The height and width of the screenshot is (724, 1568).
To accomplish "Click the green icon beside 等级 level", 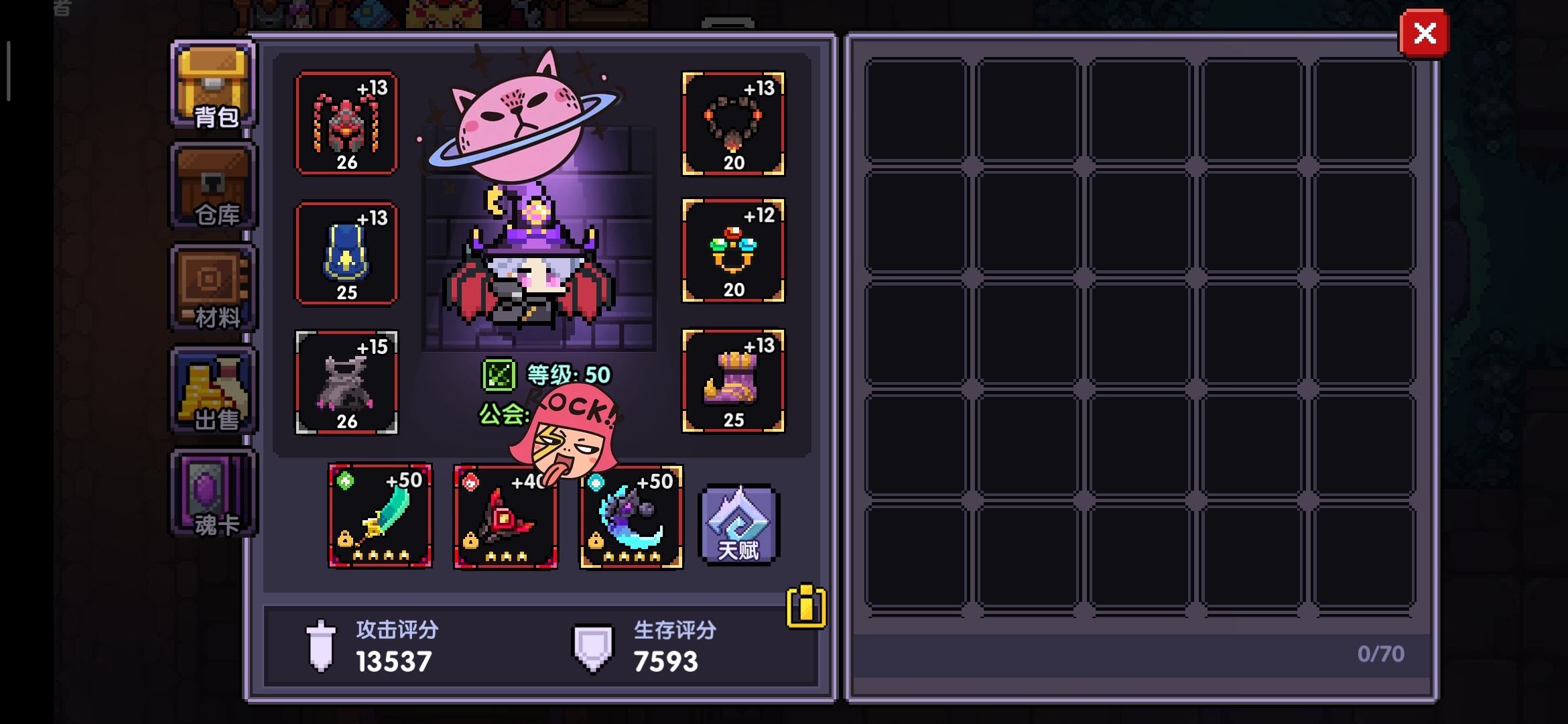I will pyautogui.click(x=499, y=375).
